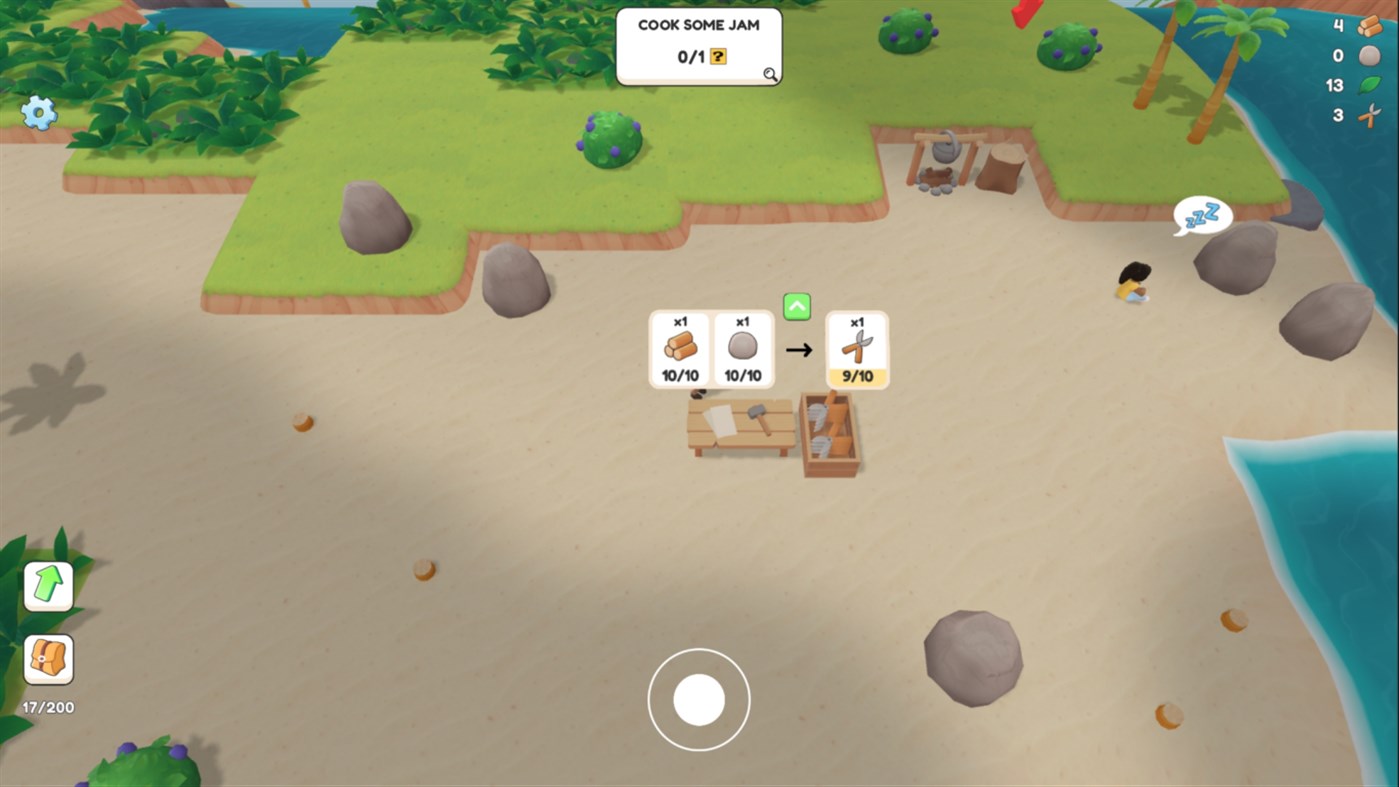Select the stone ingredient card showing 10/10
The image size is (1399, 787).
click(x=742, y=349)
